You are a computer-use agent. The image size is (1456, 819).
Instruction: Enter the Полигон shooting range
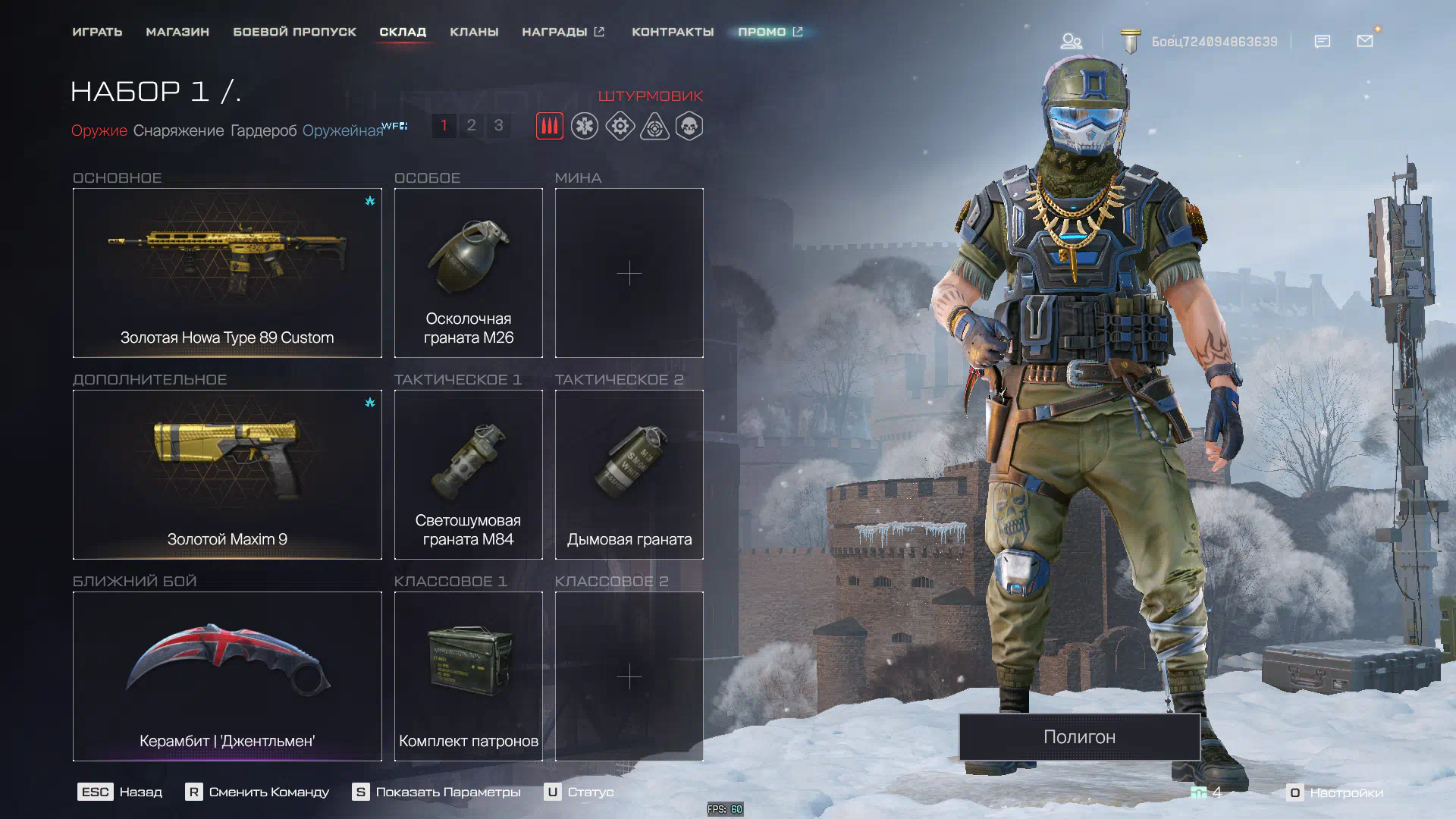[x=1079, y=736]
